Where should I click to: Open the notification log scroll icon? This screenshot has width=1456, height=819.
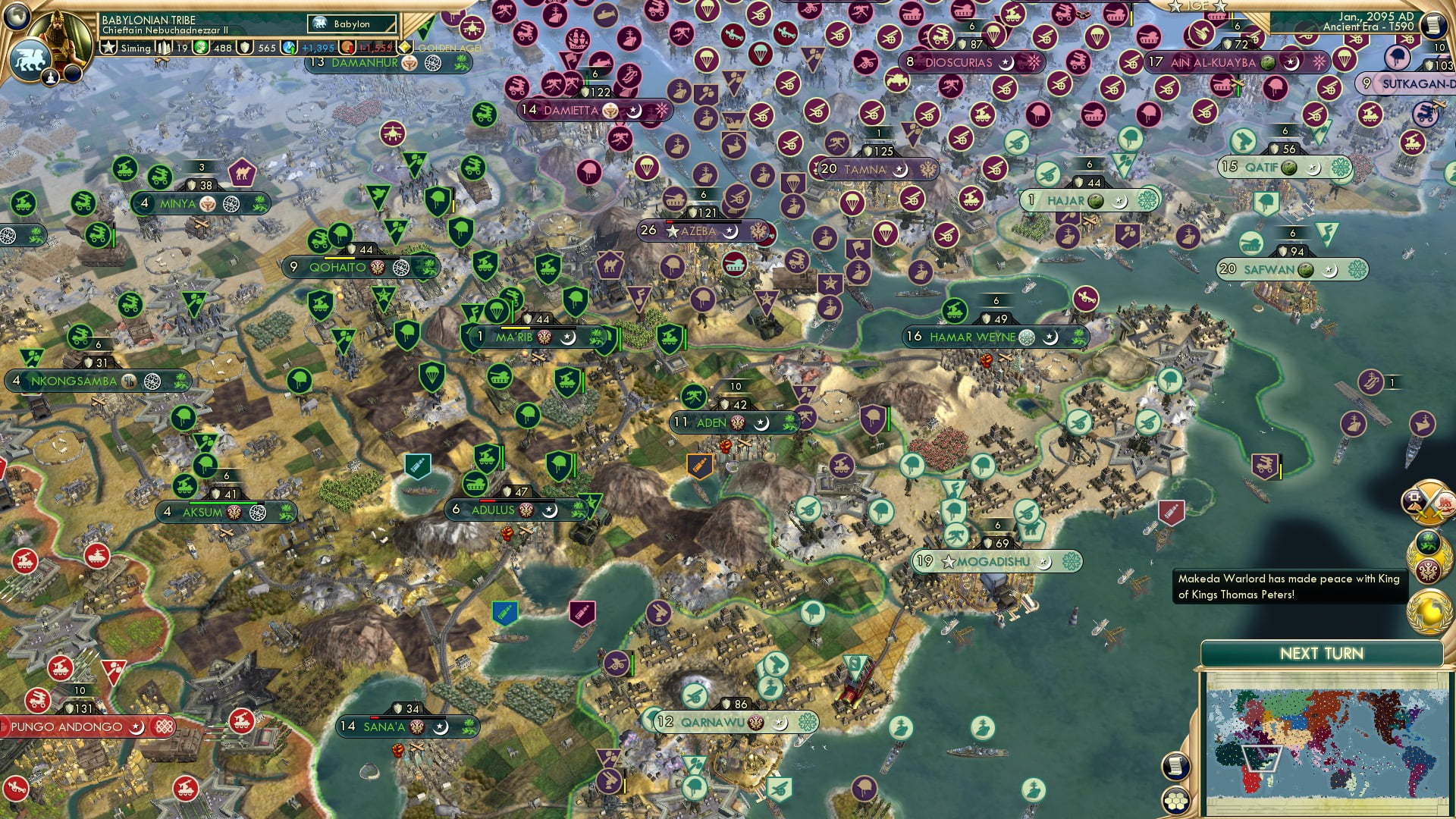click(1175, 766)
